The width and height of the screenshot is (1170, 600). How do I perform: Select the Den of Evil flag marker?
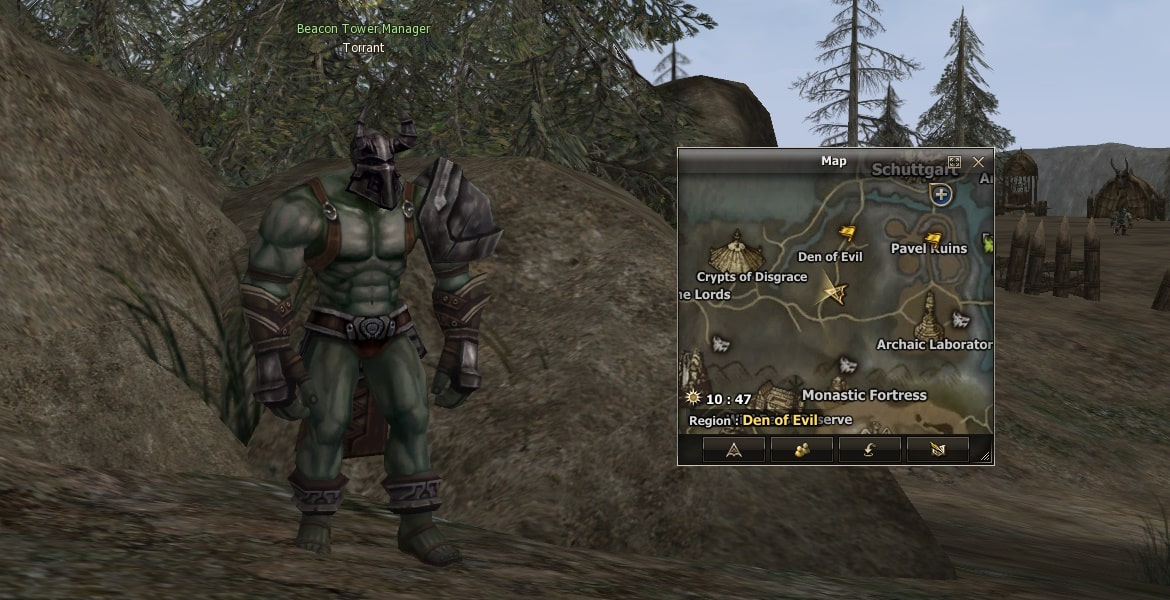pos(846,234)
